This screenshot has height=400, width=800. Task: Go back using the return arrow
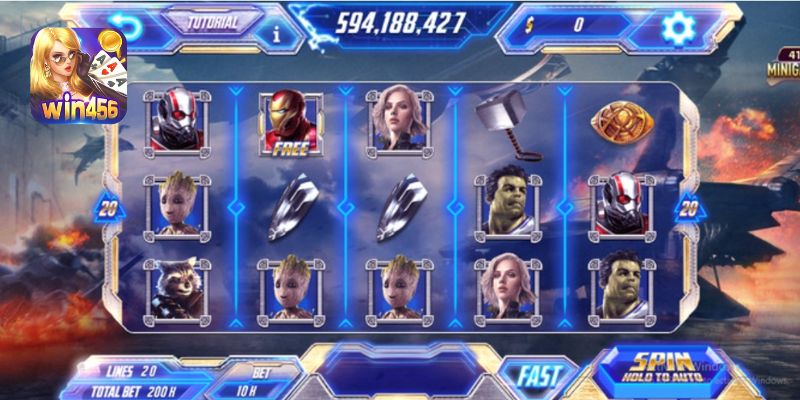click(x=125, y=24)
